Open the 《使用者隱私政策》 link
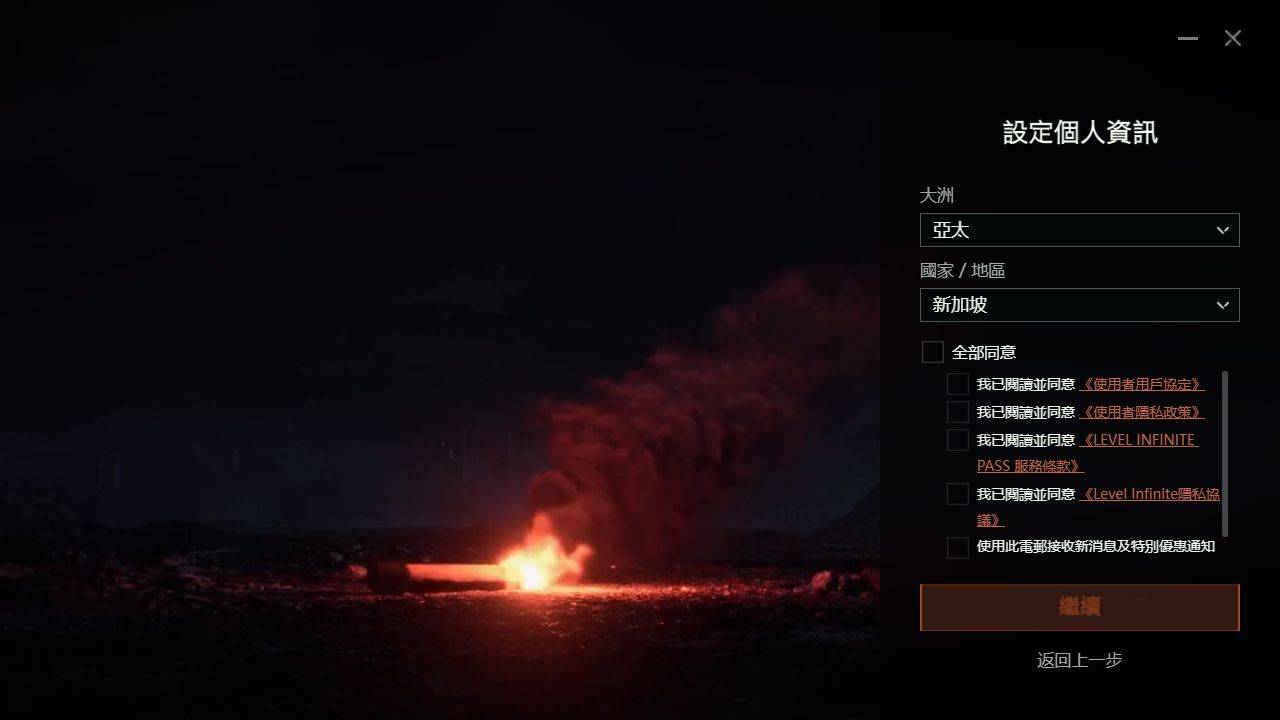Image resolution: width=1280 pixels, height=720 pixels. tap(1141, 412)
